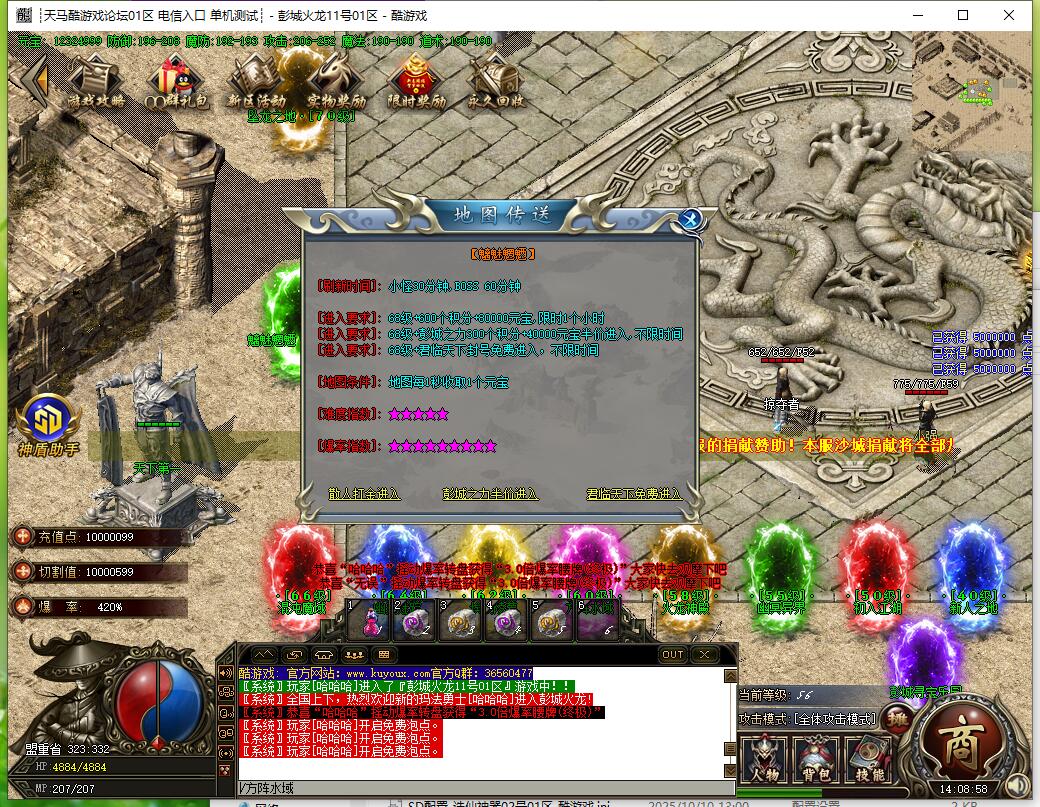Screen dimensions: 1040x807
Task: Maximize the game window
Action: coord(963,15)
